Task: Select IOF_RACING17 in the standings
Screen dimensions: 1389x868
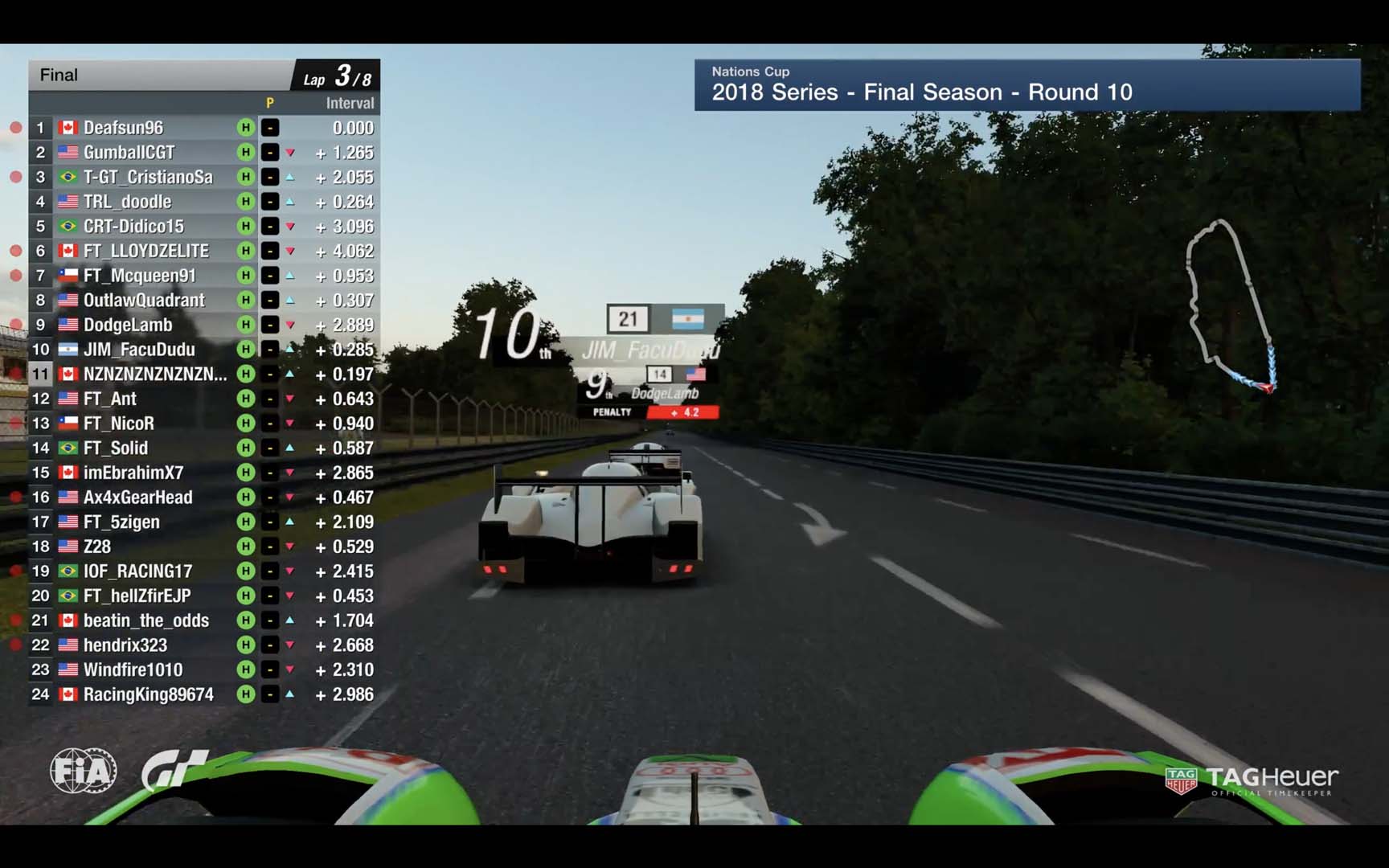Action: click(x=137, y=571)
